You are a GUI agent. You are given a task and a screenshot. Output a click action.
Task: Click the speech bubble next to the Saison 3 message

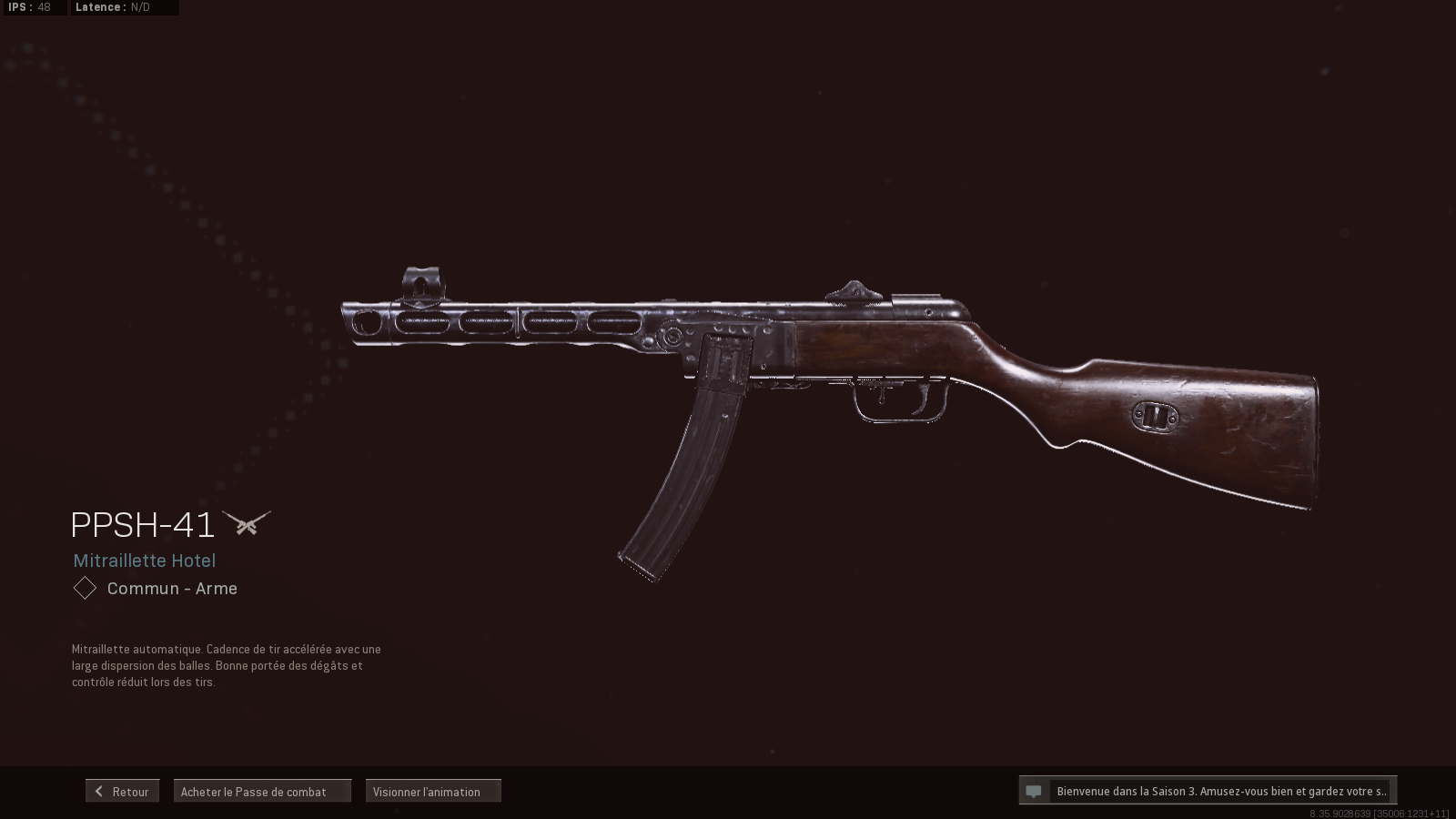1034,791
